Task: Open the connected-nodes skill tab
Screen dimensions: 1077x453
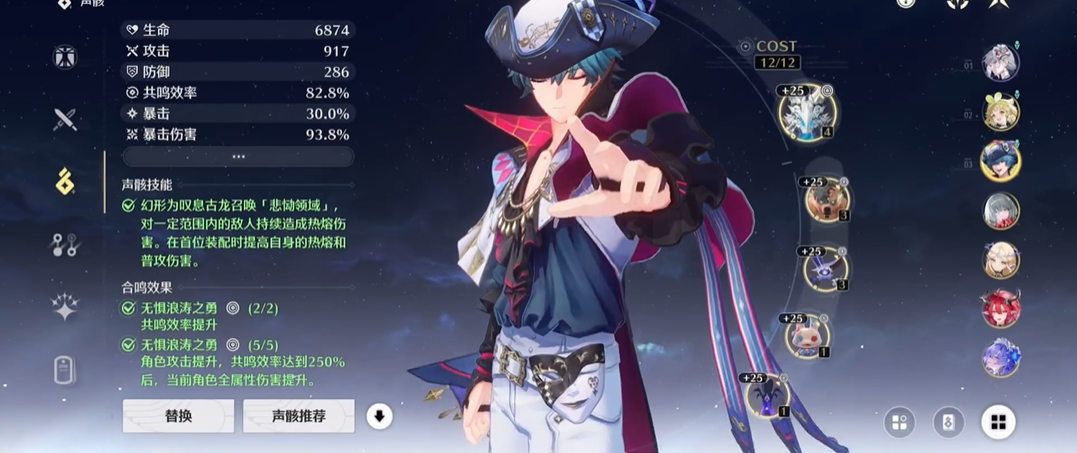Action: pyautogui.click(x=66, y=244)
